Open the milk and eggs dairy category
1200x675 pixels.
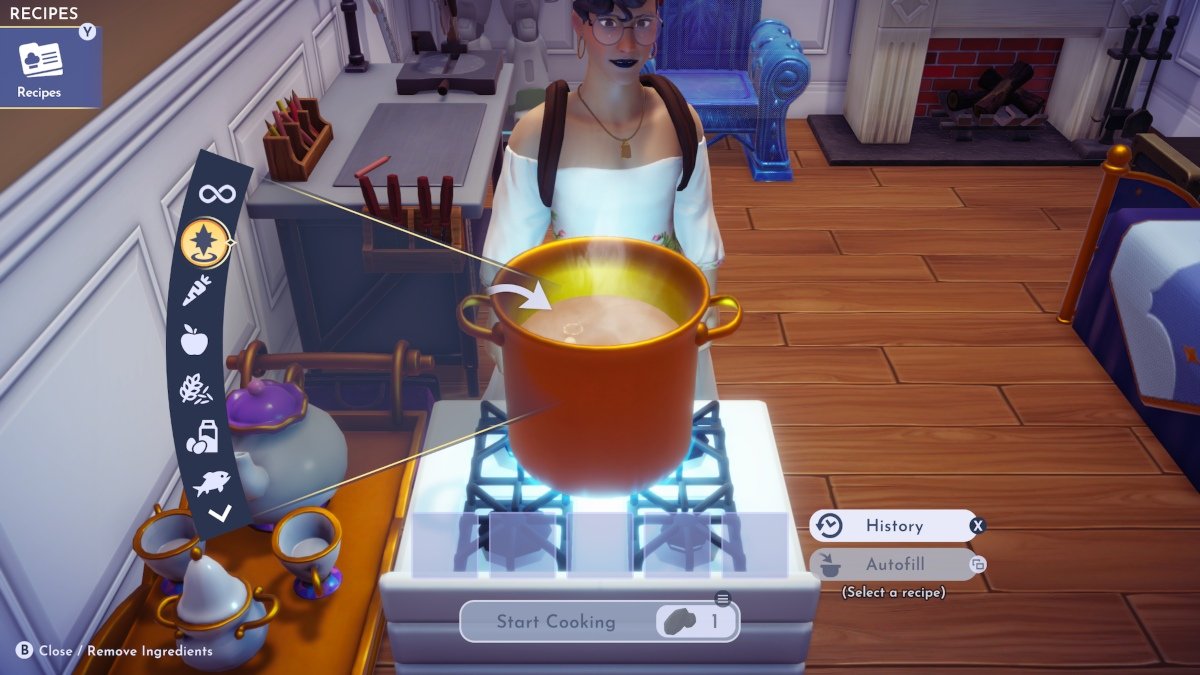tap(202, 437)
